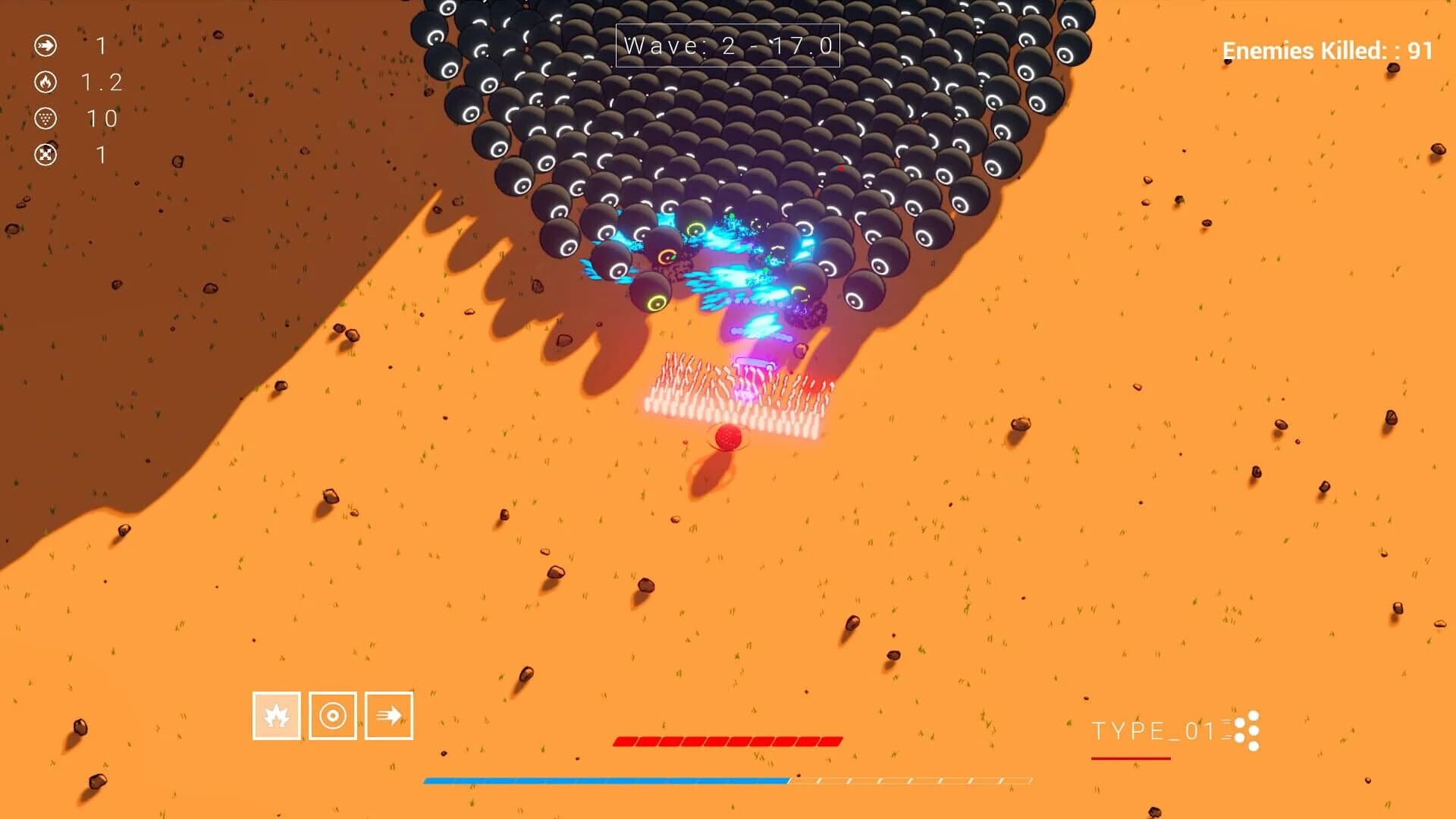The height and width of the screenshot is (819, 1456).
Task: Click the spread crosshair stat icon
Action: 47,155
